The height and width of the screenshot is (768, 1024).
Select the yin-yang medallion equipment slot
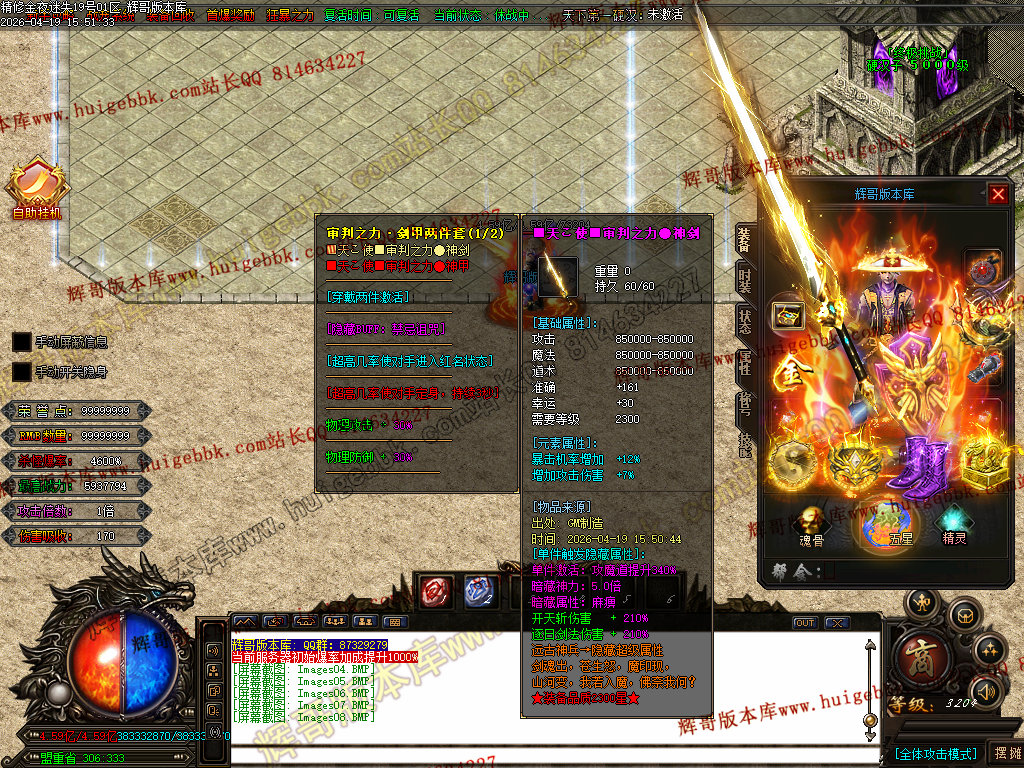[795, 465]
